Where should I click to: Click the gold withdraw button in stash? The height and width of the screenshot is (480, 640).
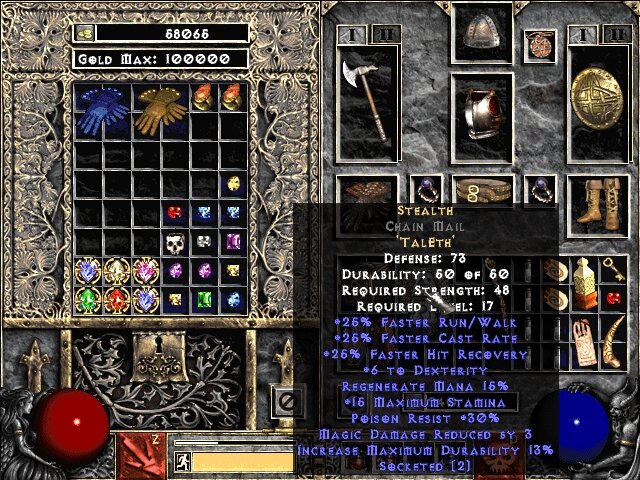(84, 33)
